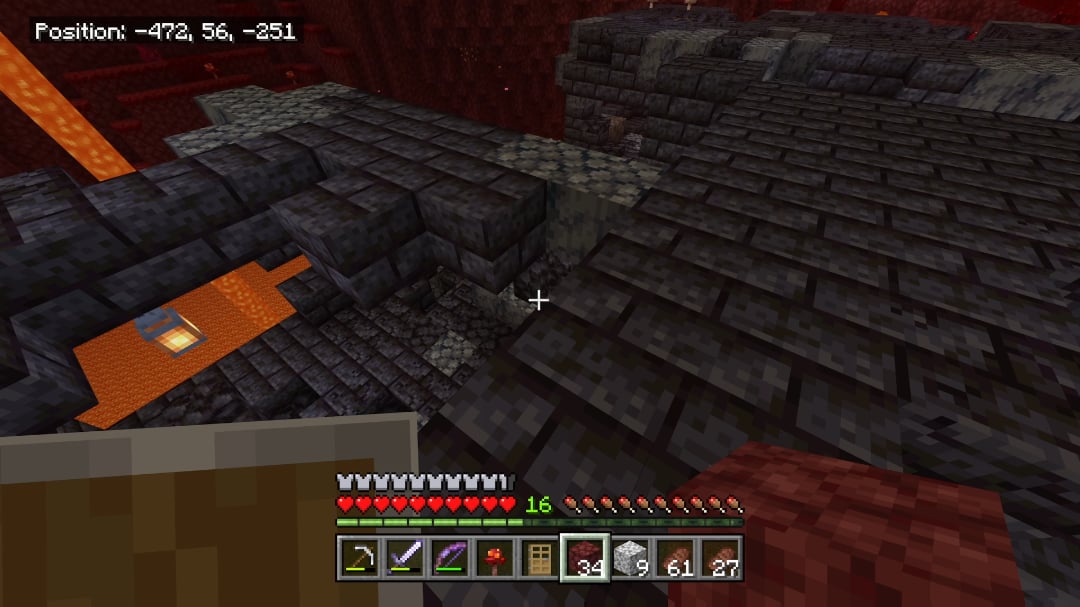Select the pickaxe hotbar slot
The height and width of the screenshot is (607, 1080).
357,555
